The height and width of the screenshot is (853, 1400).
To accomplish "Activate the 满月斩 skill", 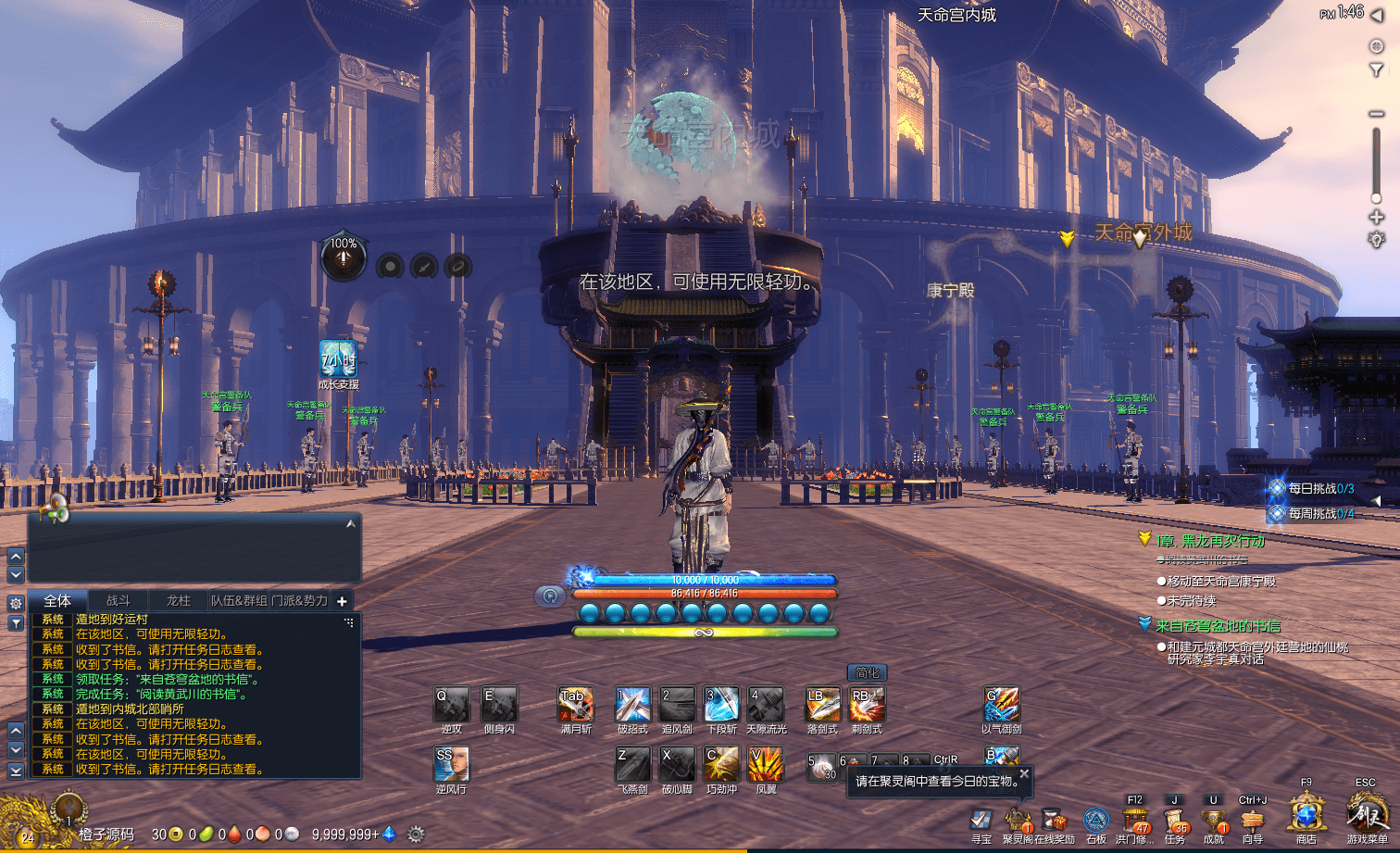I will point(575,705).
